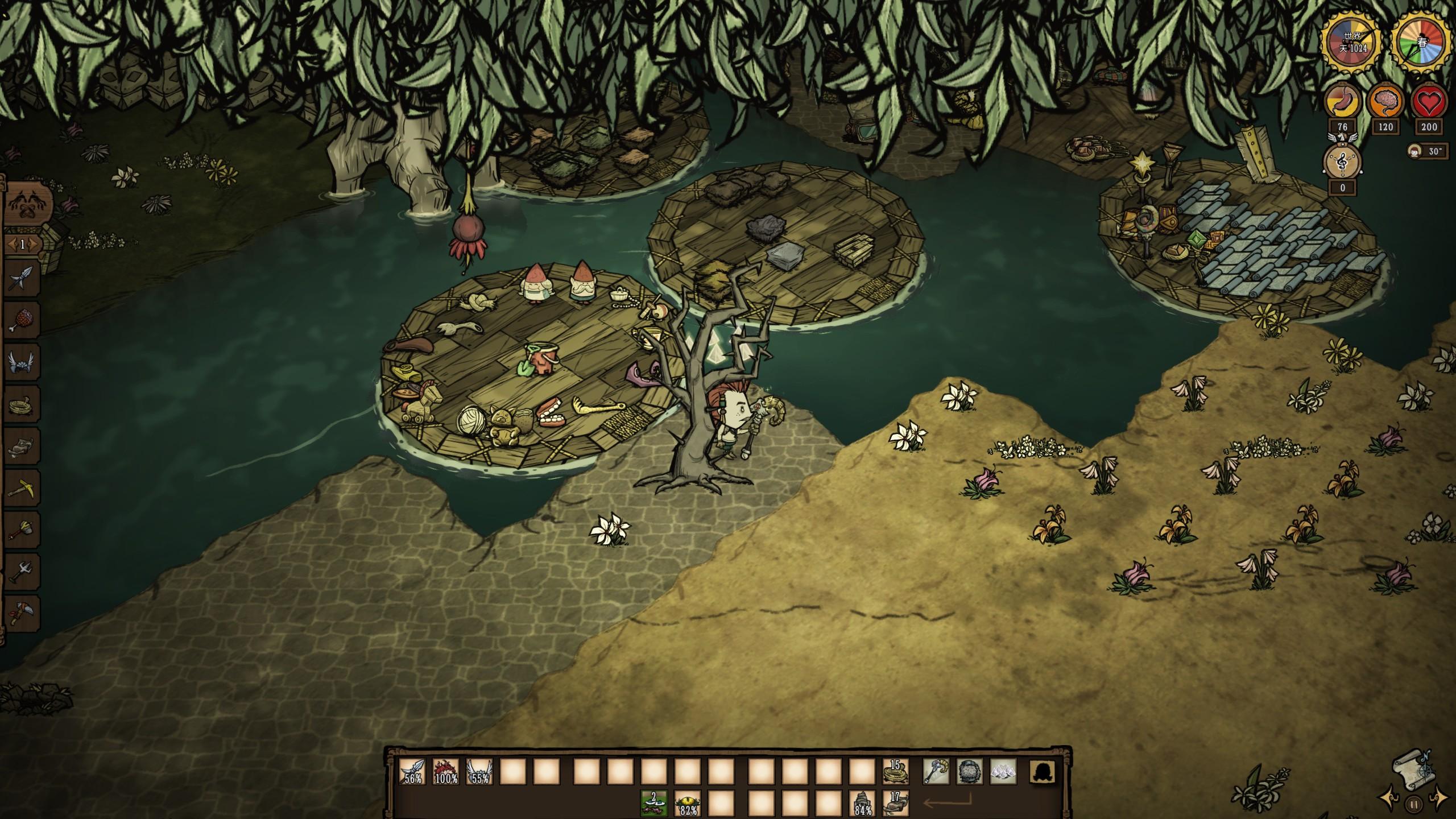Click the equipped furry body slot

click(969, 772)
